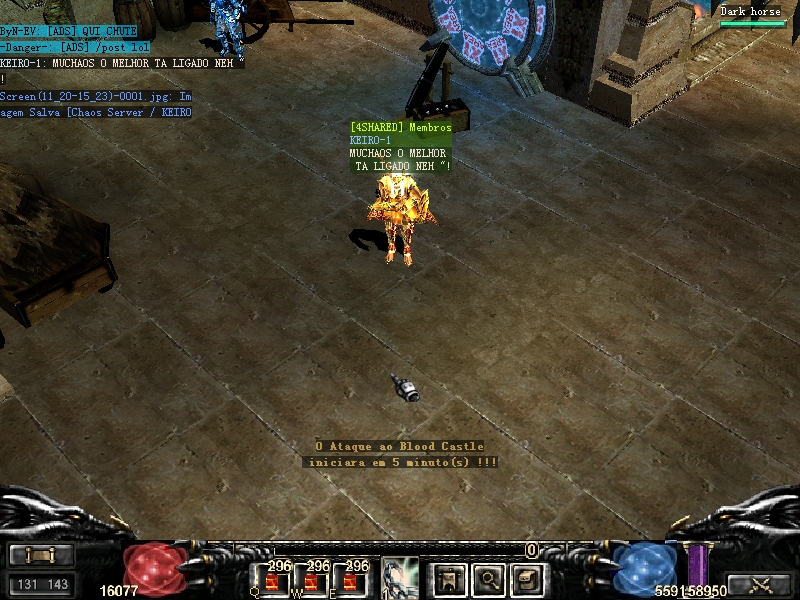This screenshot has width=800, height=600.
Task: Open the character info window button
Action: pyautogui.click(x=450, y=578)
